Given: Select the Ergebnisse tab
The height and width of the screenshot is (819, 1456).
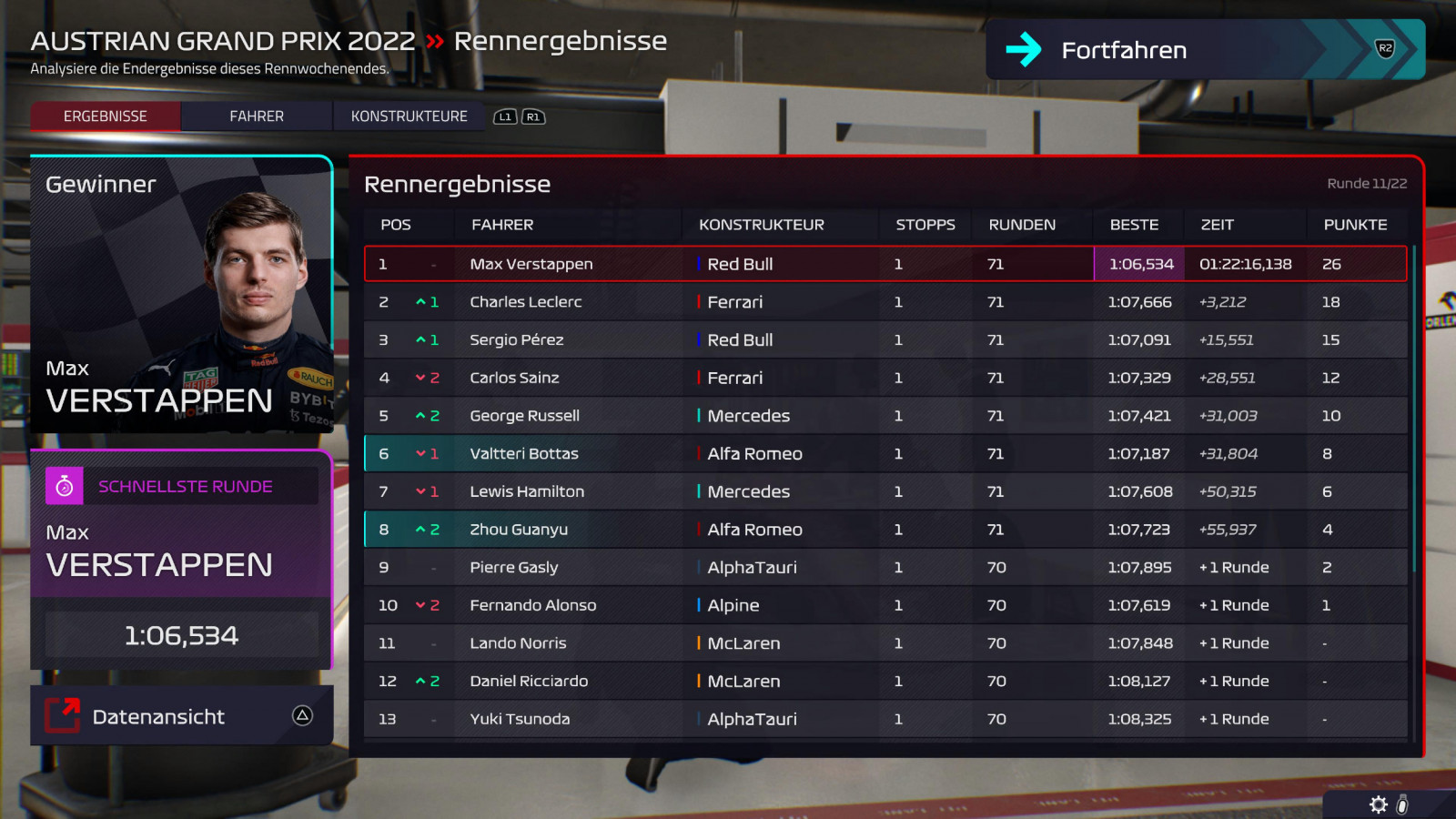Looking at the screenshot, I should pos(106,116).
